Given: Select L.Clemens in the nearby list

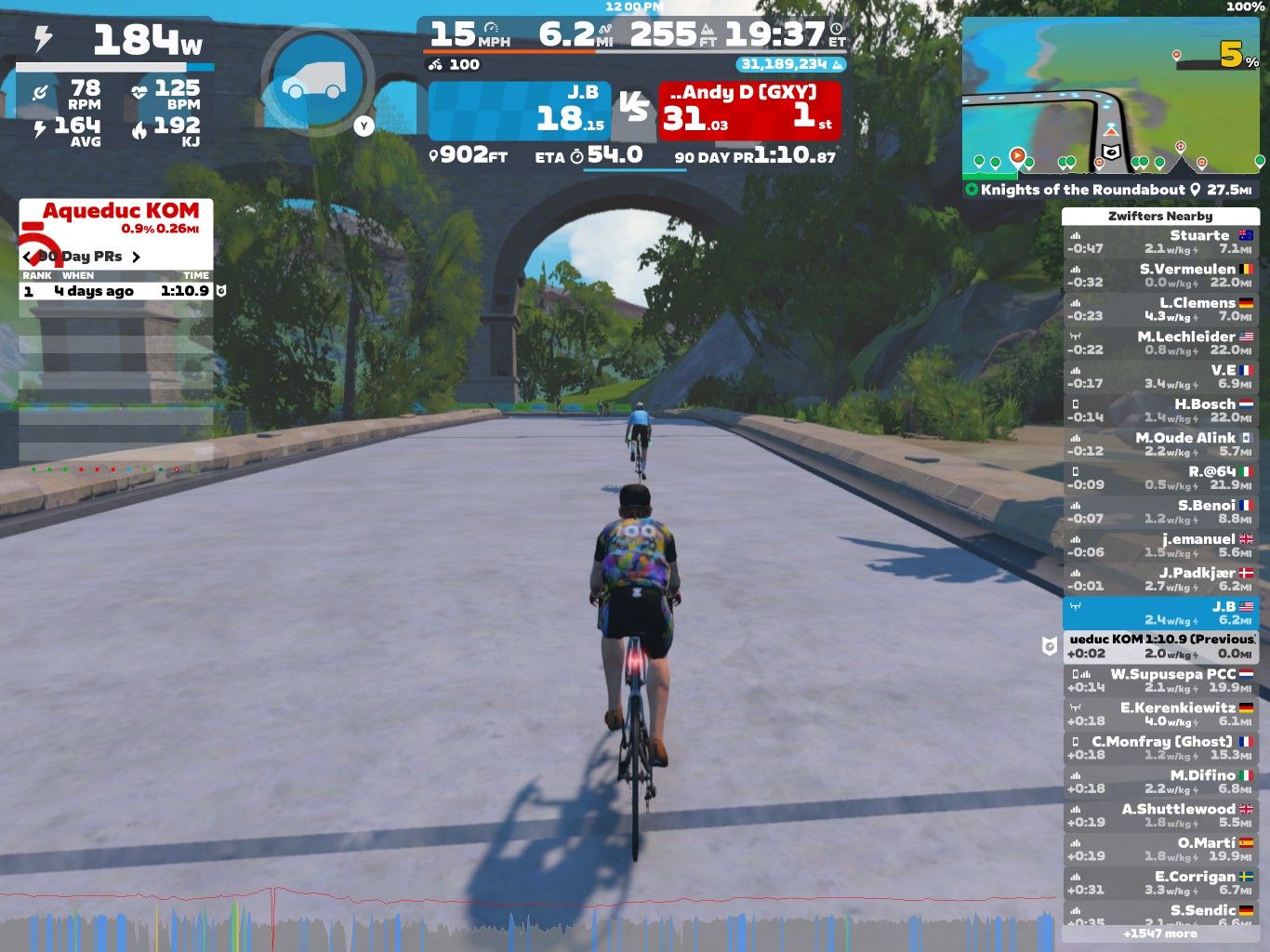Looking at the screenshot, I should 1160,310.
